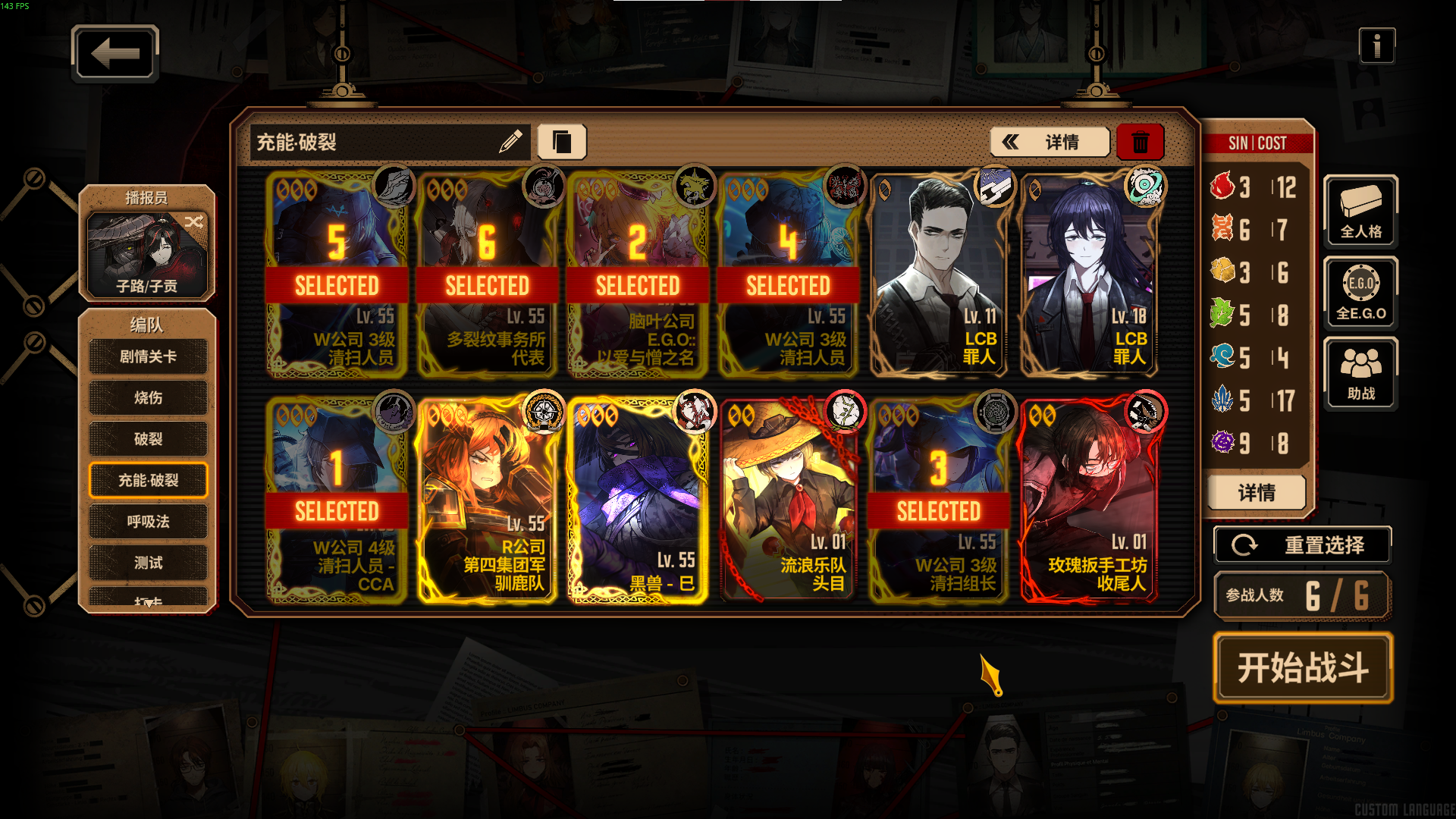Viewport: 1456px width, 819px height.
Task: Edit the team name 充能·破裂
Action: click(x=510, y=141)
